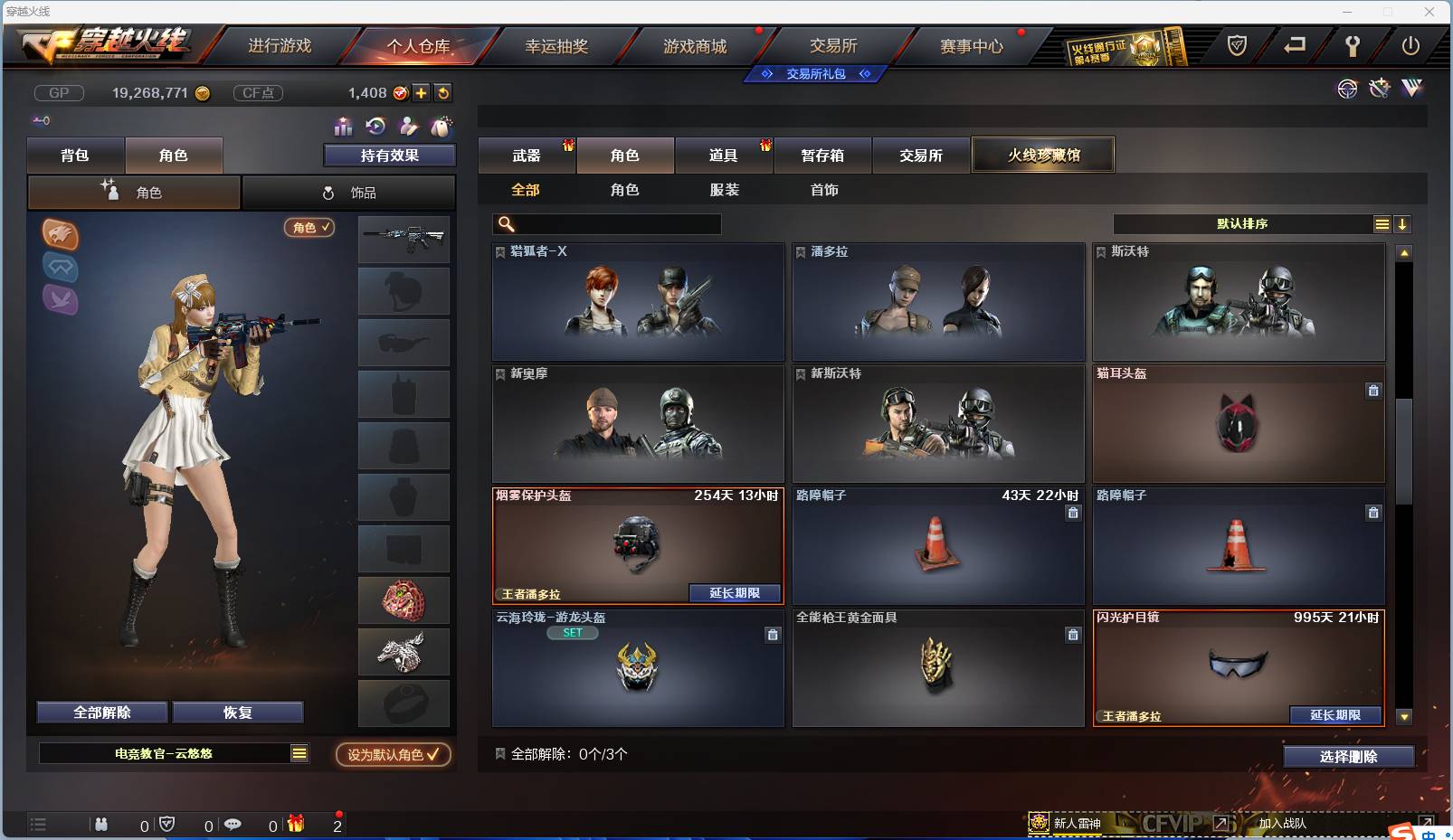Toggle the bookmark flag on 猎狐者-X
This screenshot has width=1453, height=840.
(500, 251)
